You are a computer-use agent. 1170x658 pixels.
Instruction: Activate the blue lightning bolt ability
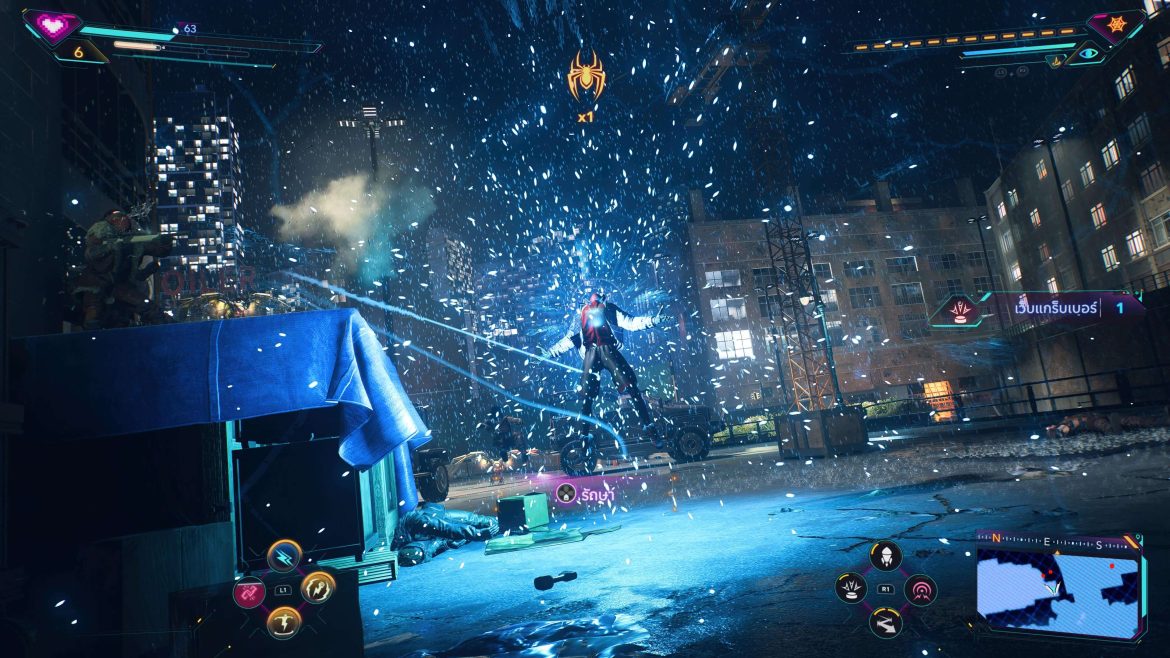(x=284, y=557)
